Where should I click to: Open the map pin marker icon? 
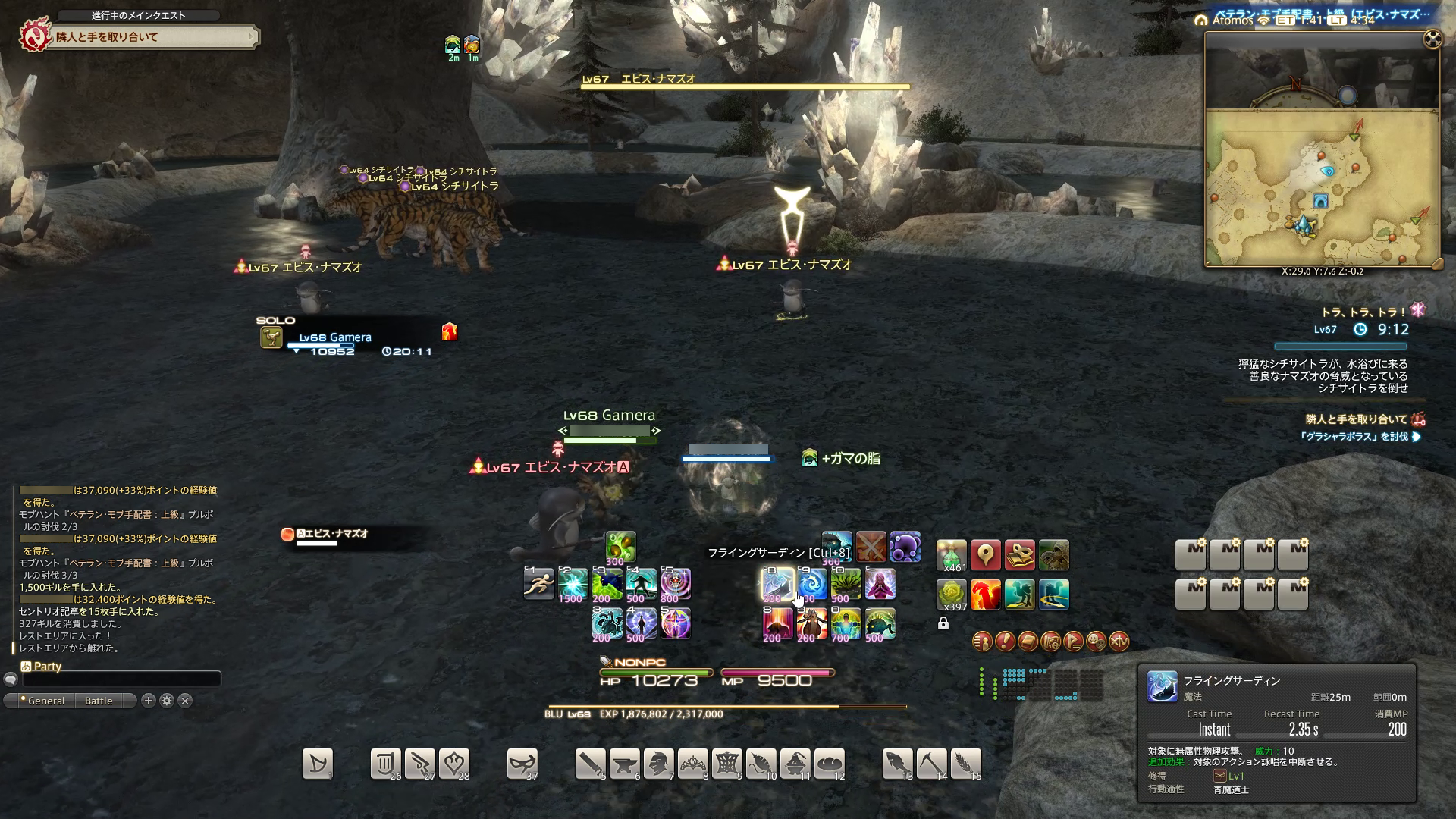(985, 555)
